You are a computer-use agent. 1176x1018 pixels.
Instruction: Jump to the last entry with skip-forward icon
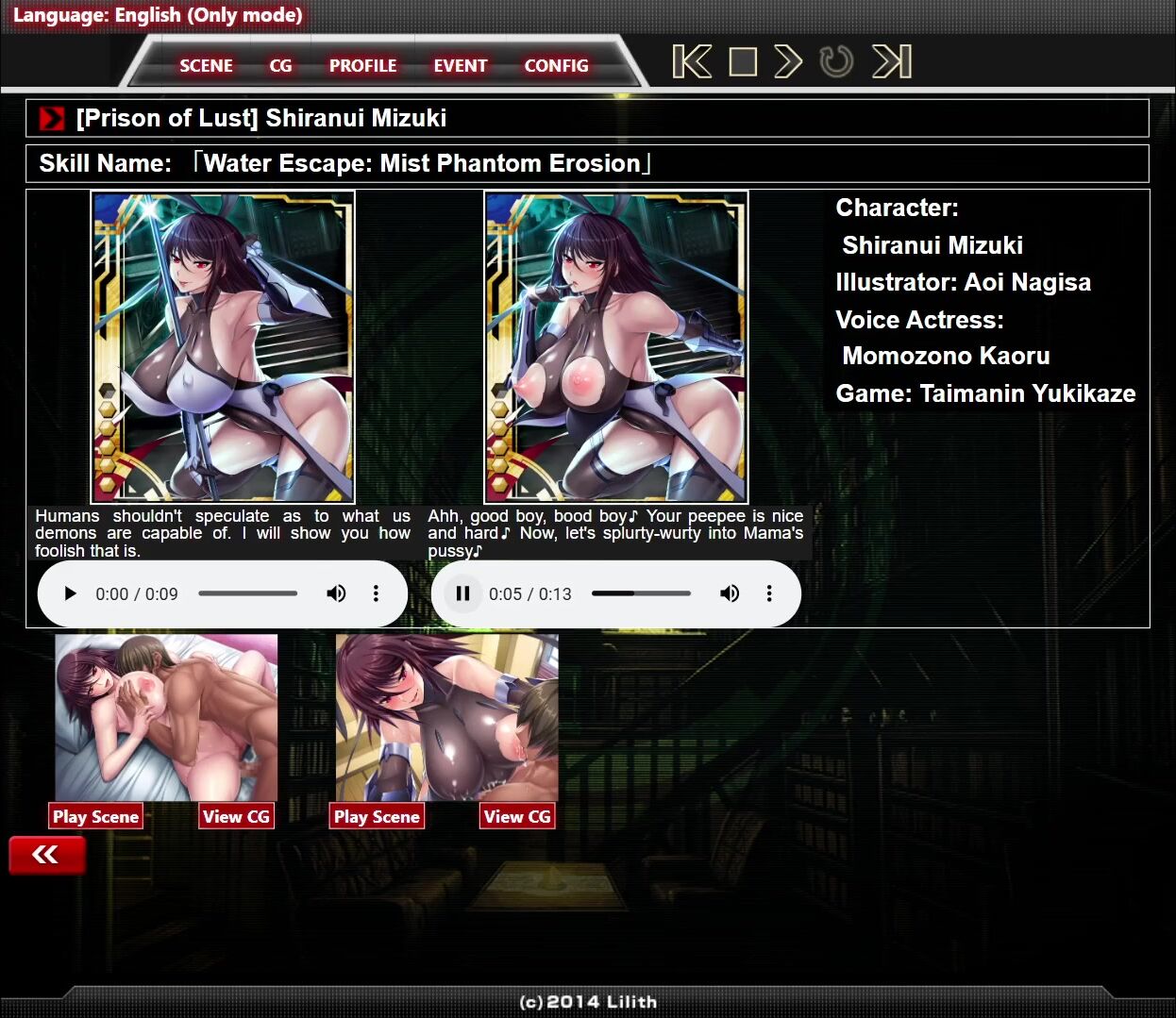892,62
